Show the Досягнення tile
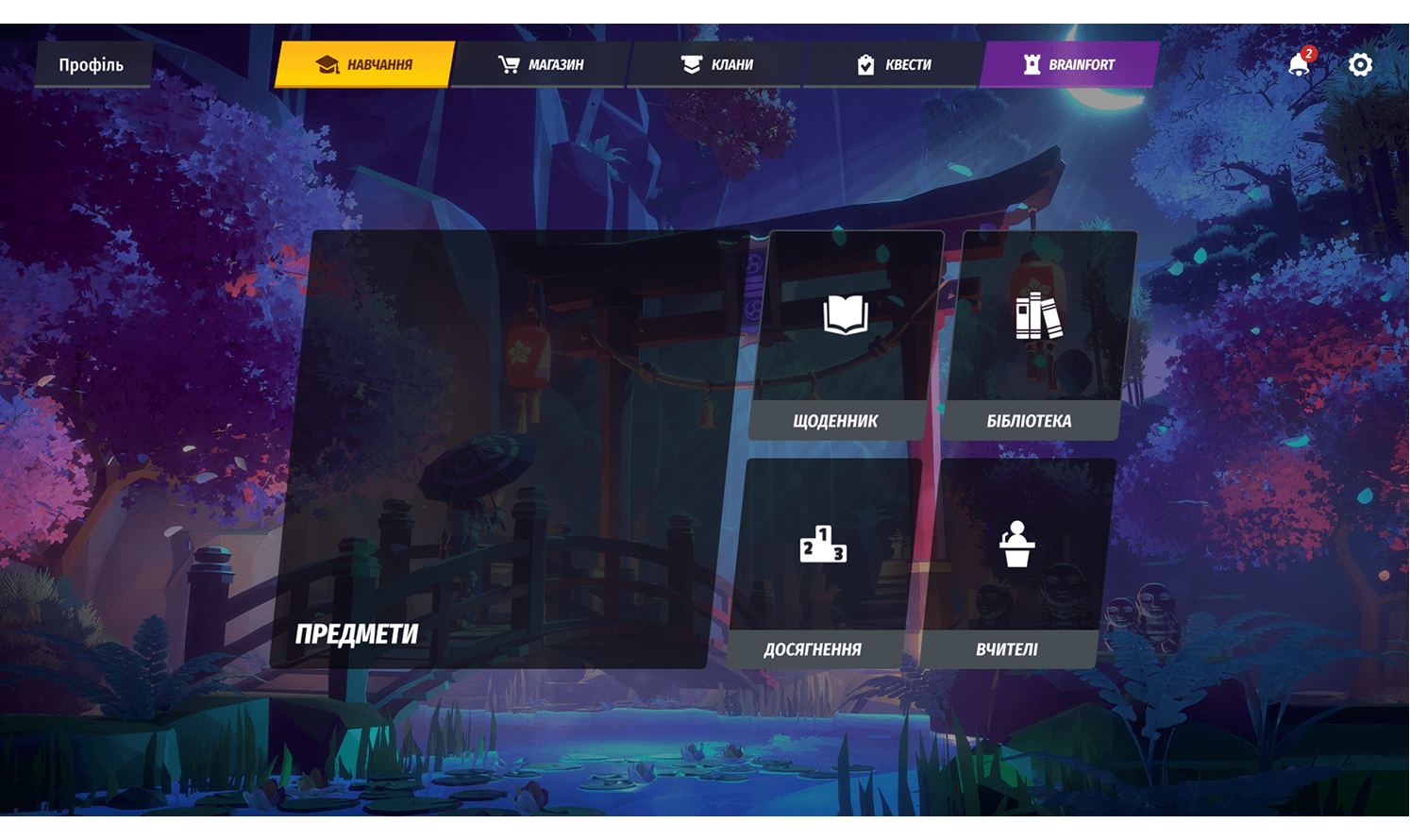The image size is (1410, 840). pos(818,564)
